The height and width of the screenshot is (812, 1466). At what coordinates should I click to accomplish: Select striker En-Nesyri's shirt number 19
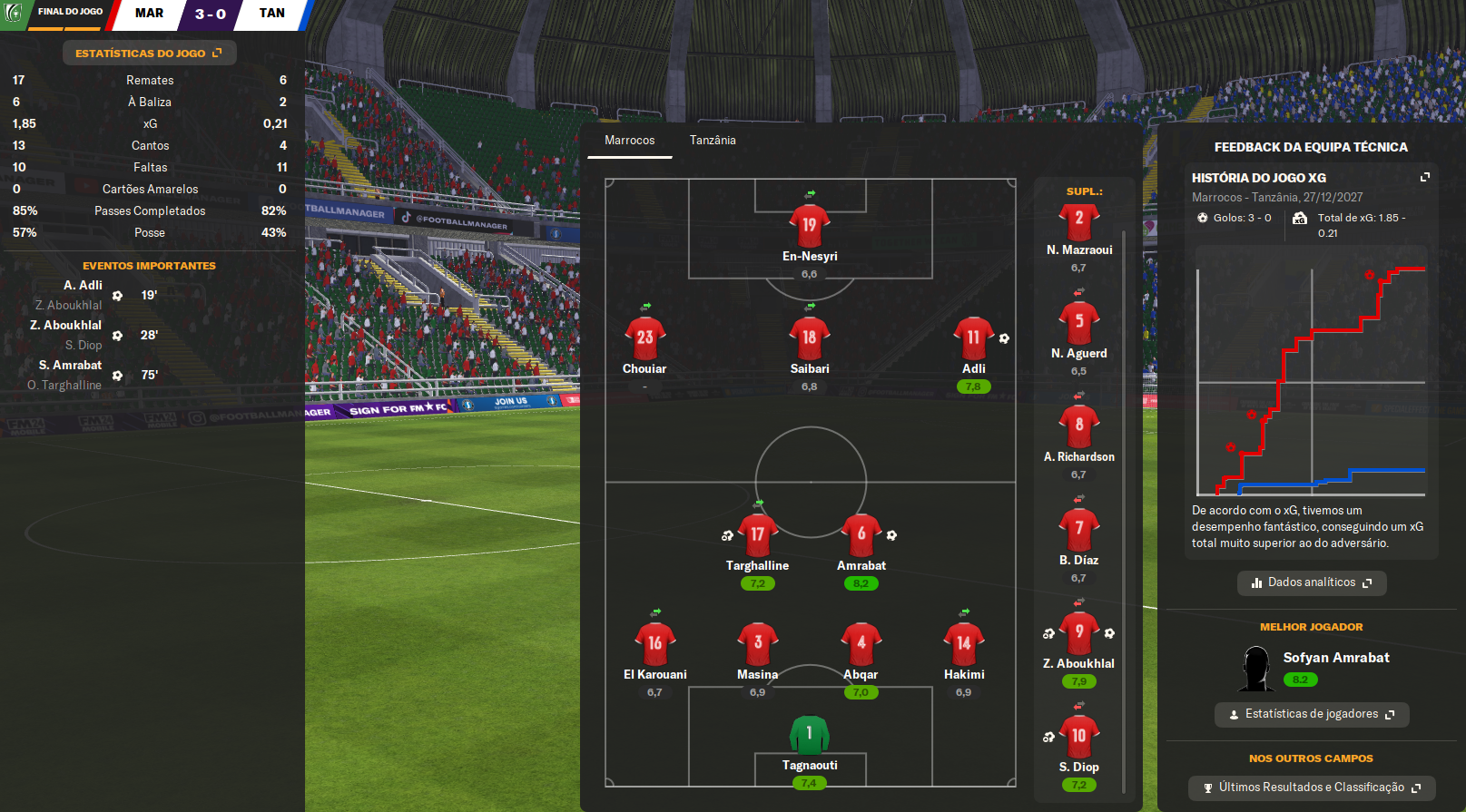click(809, 225)
